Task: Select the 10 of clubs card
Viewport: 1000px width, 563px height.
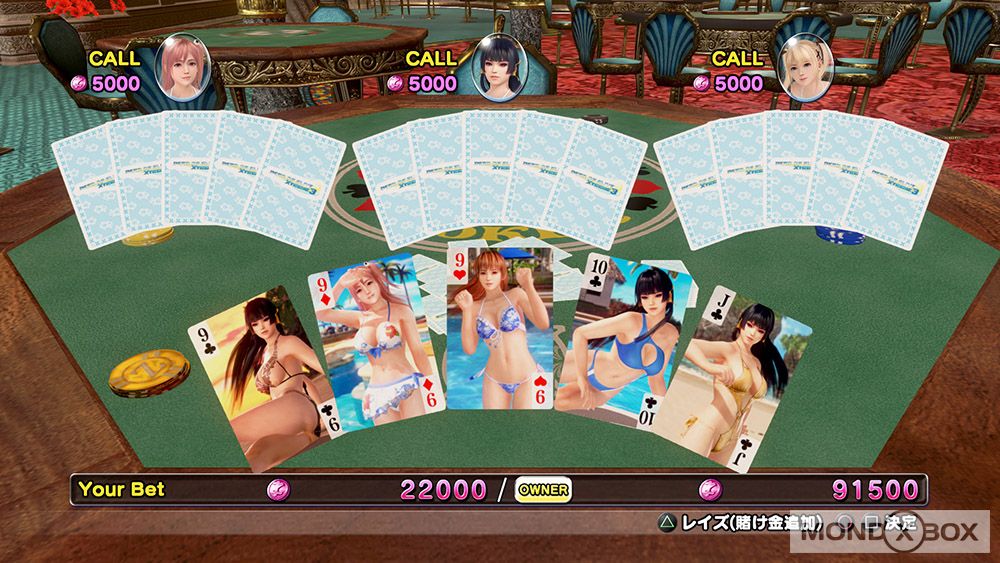Action: click(617, 338)
